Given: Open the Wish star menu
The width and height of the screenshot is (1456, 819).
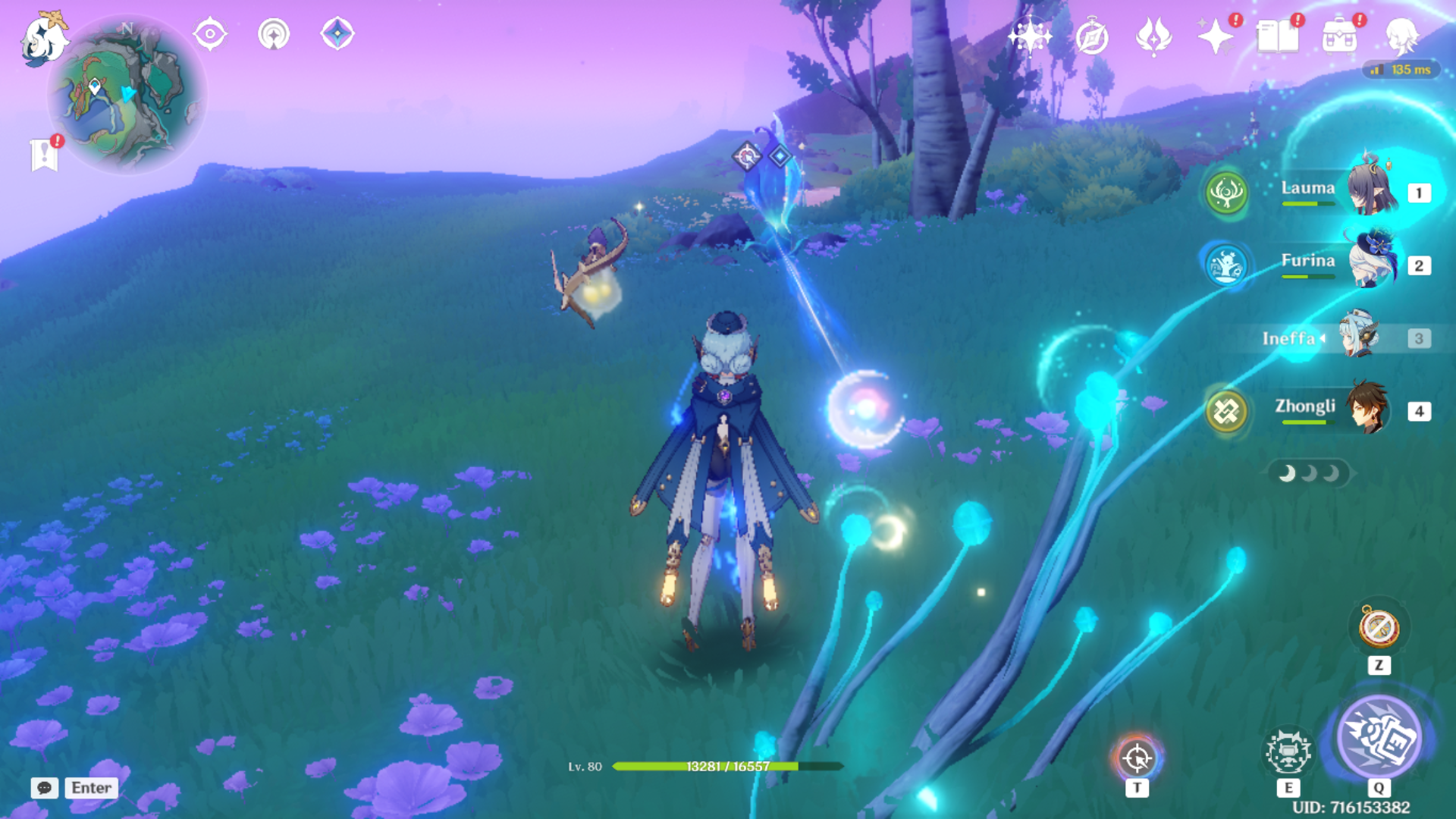Looking at the screenshot, I should pos(1030,36).
